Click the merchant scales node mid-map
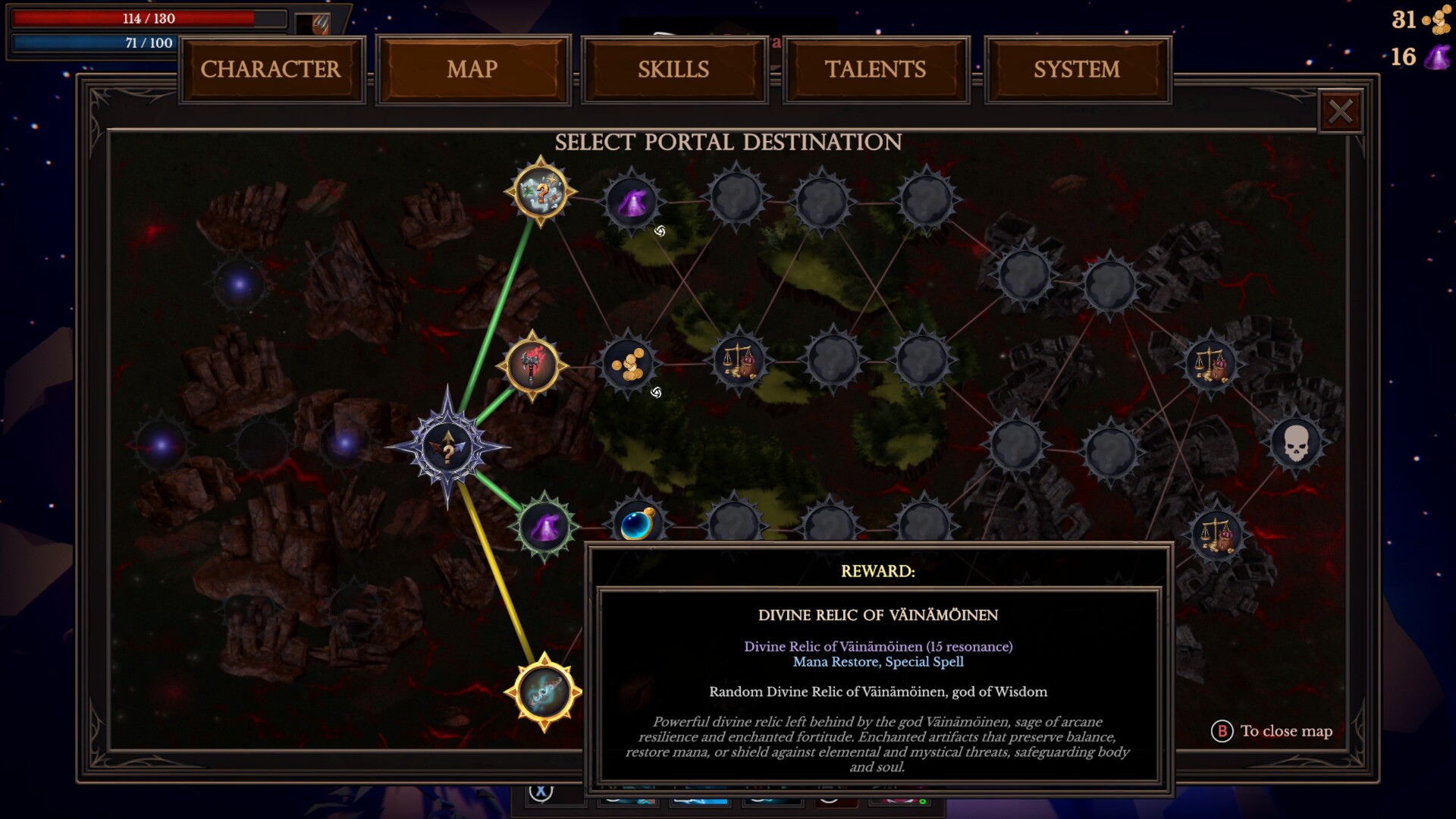Viewport: 1456px width, 819px height. tap(738, 362)
